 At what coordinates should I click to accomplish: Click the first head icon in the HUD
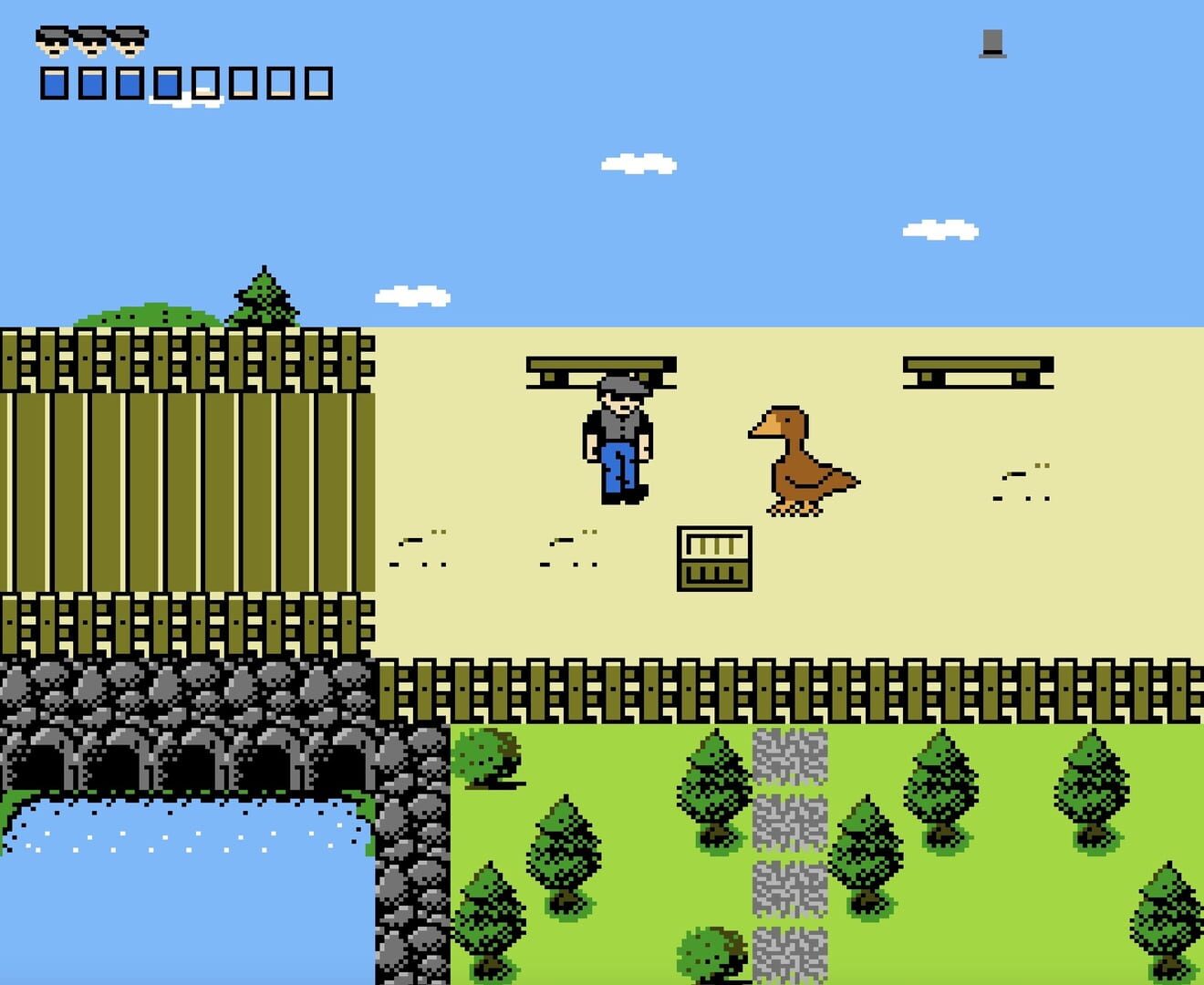pos(52,41)
